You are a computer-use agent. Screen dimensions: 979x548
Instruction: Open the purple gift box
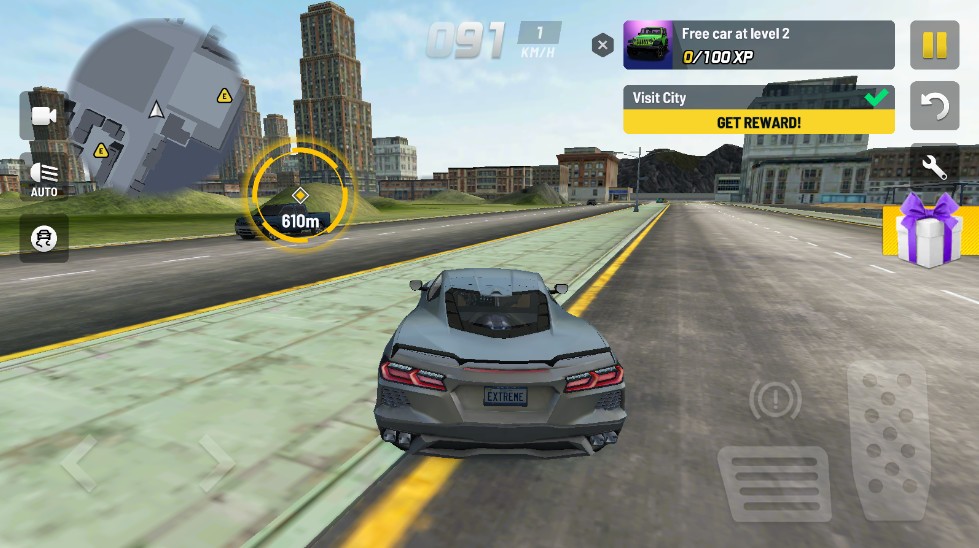(928, 230)
